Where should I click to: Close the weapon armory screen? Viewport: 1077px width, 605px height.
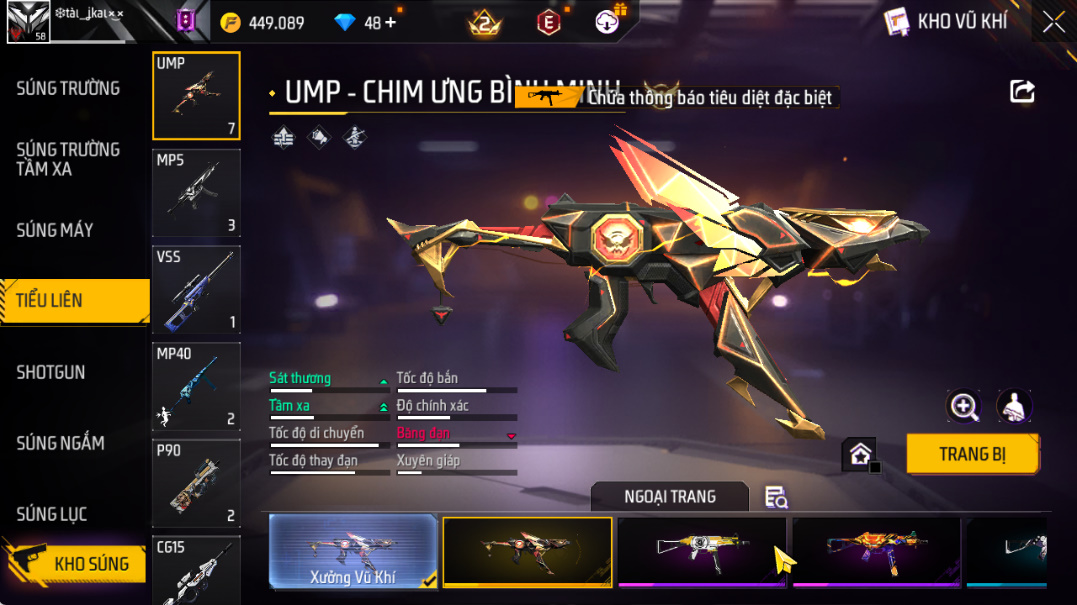(1053, 22)
